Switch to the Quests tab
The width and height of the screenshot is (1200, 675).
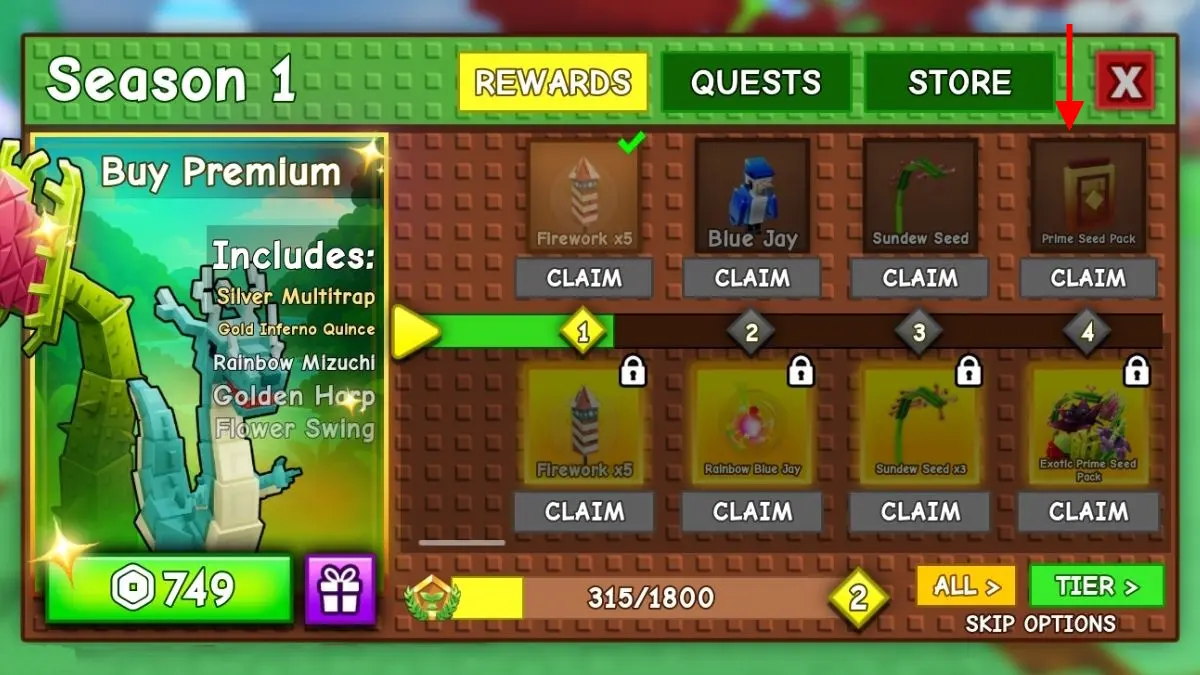point(755,82)
